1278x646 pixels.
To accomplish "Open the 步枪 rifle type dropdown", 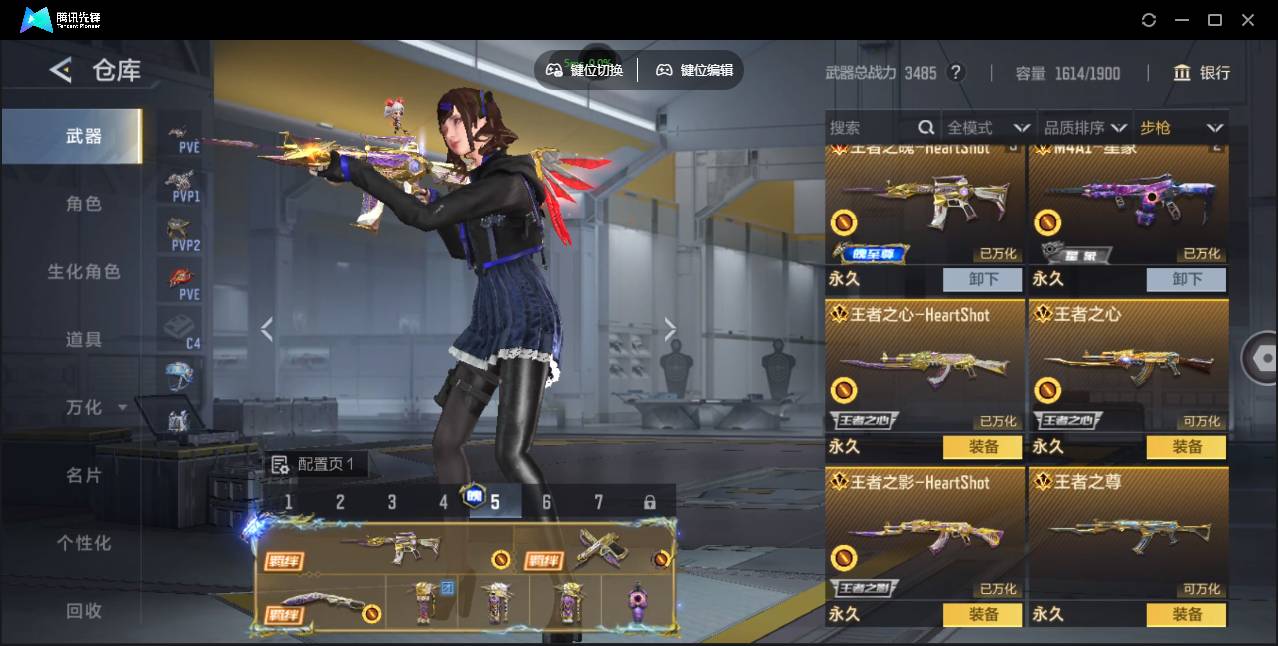I will pos(1181,128).
